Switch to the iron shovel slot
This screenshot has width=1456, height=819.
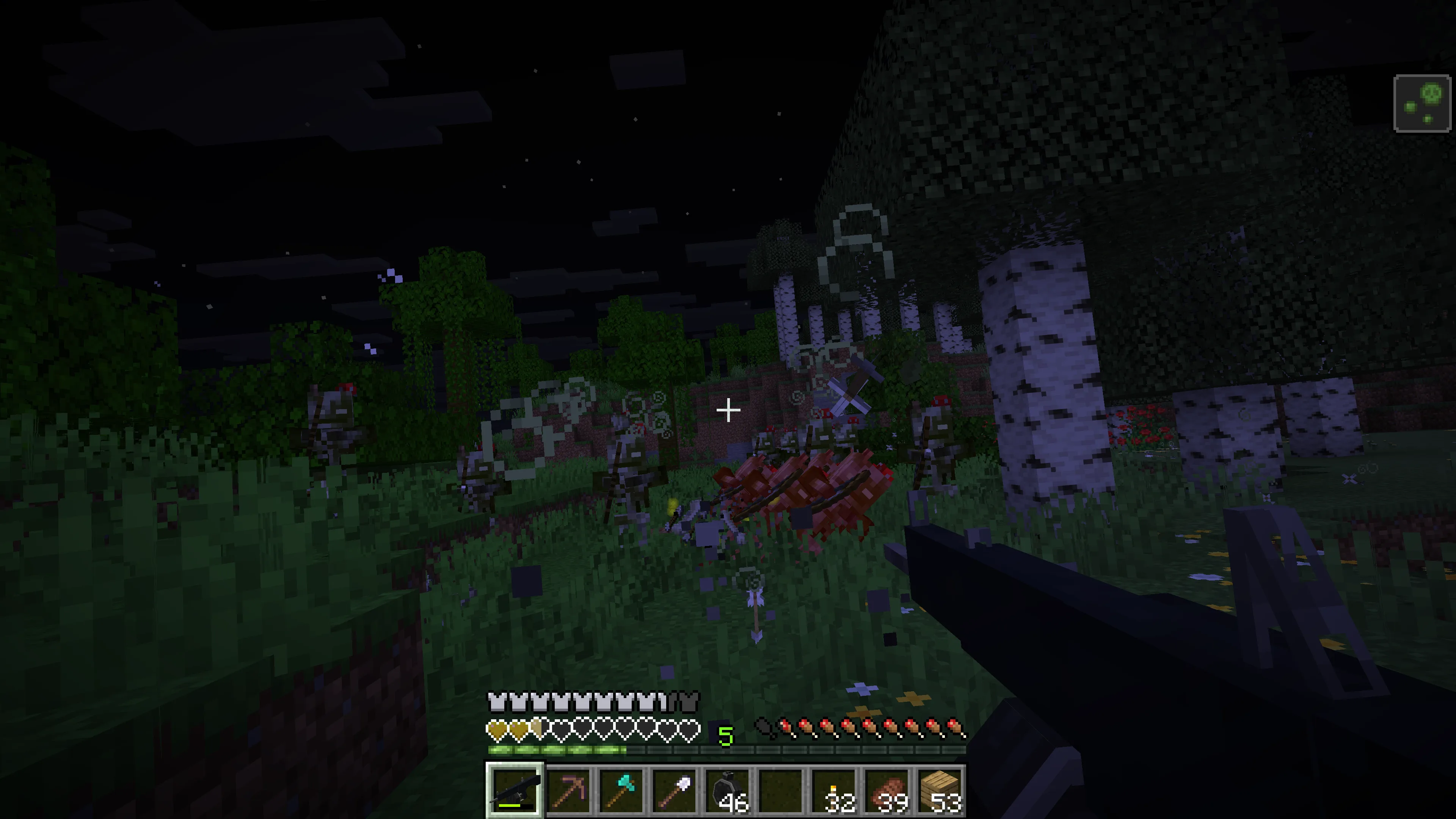(x=674, y=789)
